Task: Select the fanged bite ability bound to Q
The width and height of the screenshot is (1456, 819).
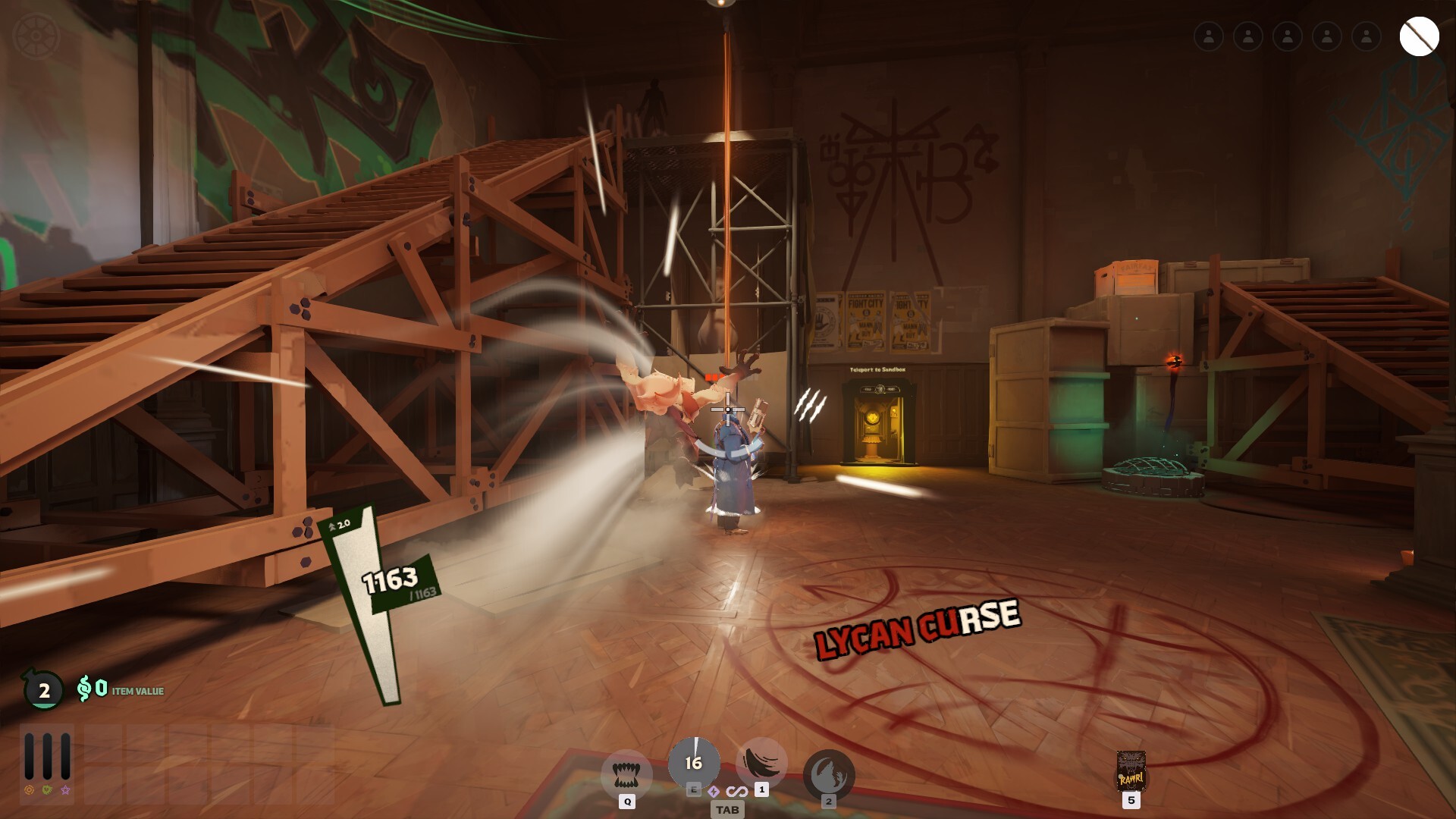Action: click(x=626, y=774)
